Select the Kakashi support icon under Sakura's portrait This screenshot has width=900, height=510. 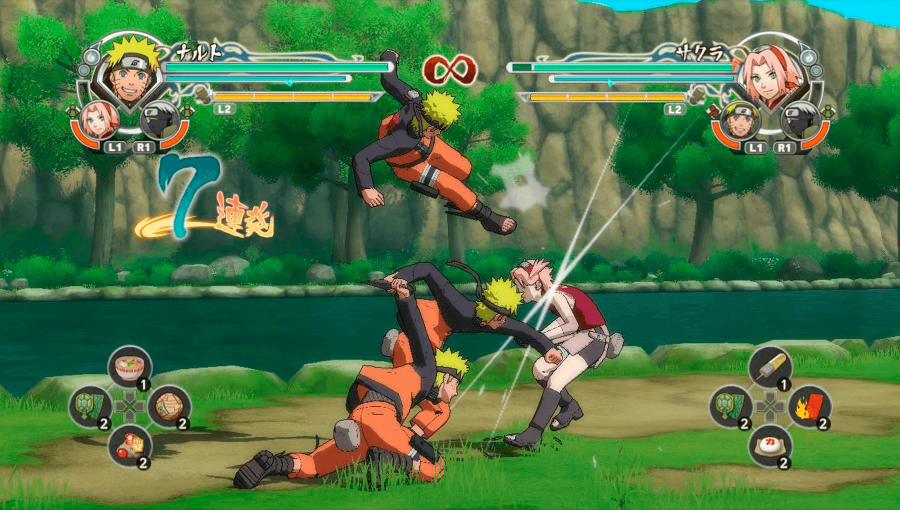coord(800,120)
